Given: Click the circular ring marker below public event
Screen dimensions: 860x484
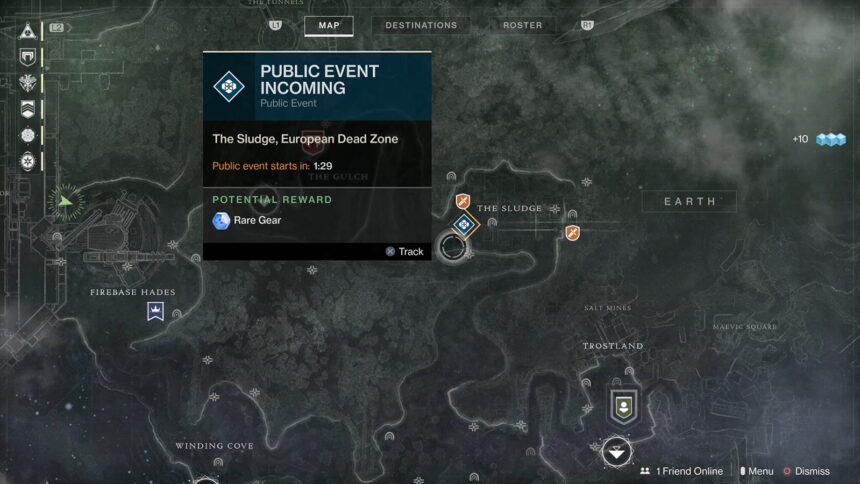Looking at the screenshot, I should tap(454, 247).
